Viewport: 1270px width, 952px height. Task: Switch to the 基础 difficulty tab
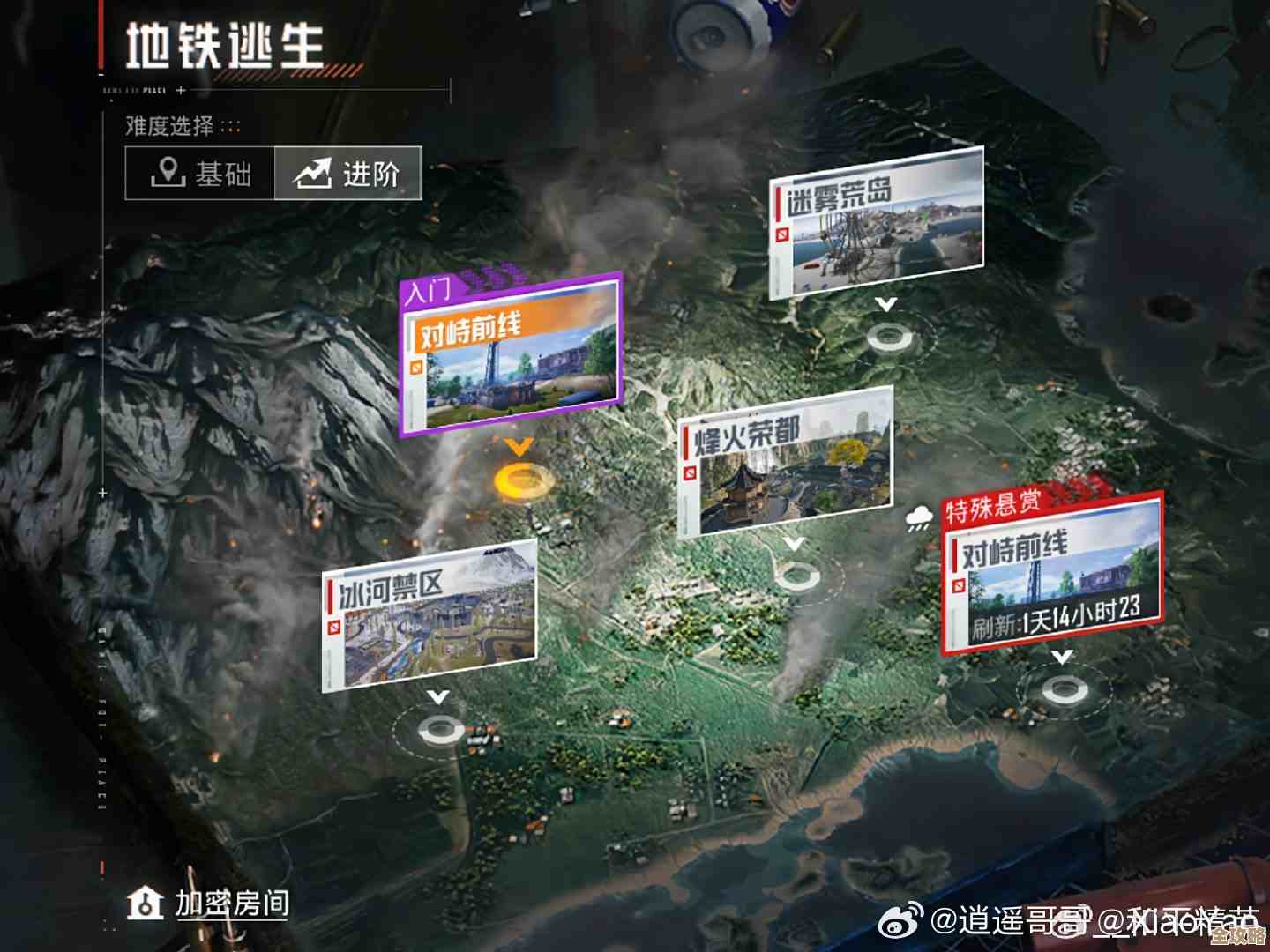coord(198,174)
